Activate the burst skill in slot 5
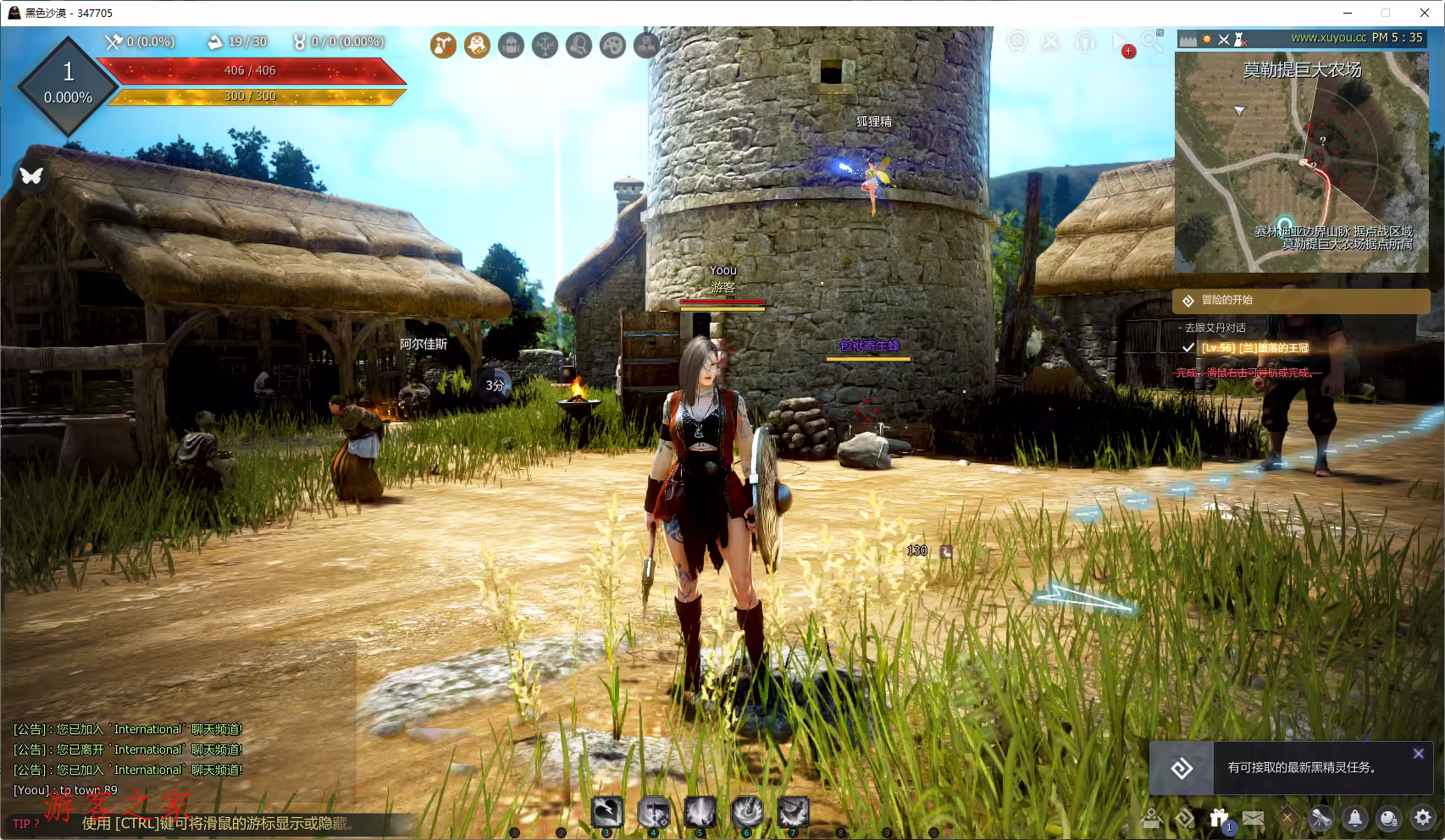Screen dimensions: 1445x840 click(700, 813)
